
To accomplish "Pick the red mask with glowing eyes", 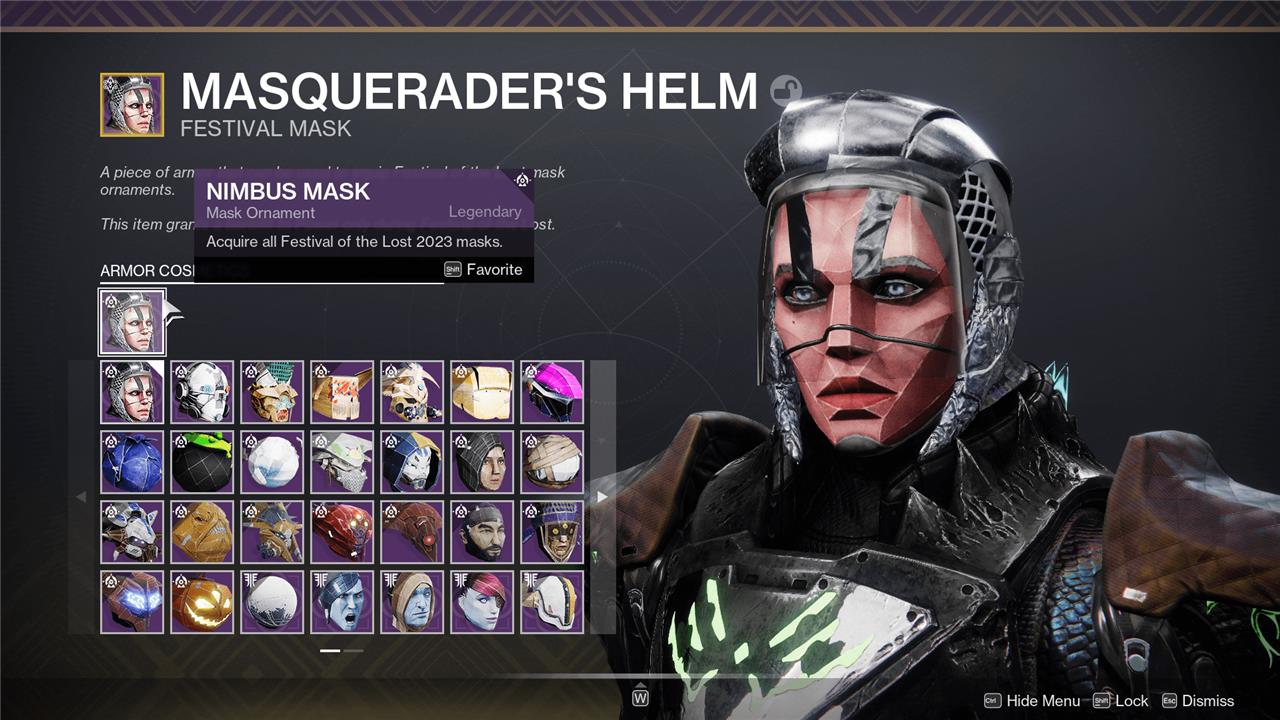I will (342, 532).
